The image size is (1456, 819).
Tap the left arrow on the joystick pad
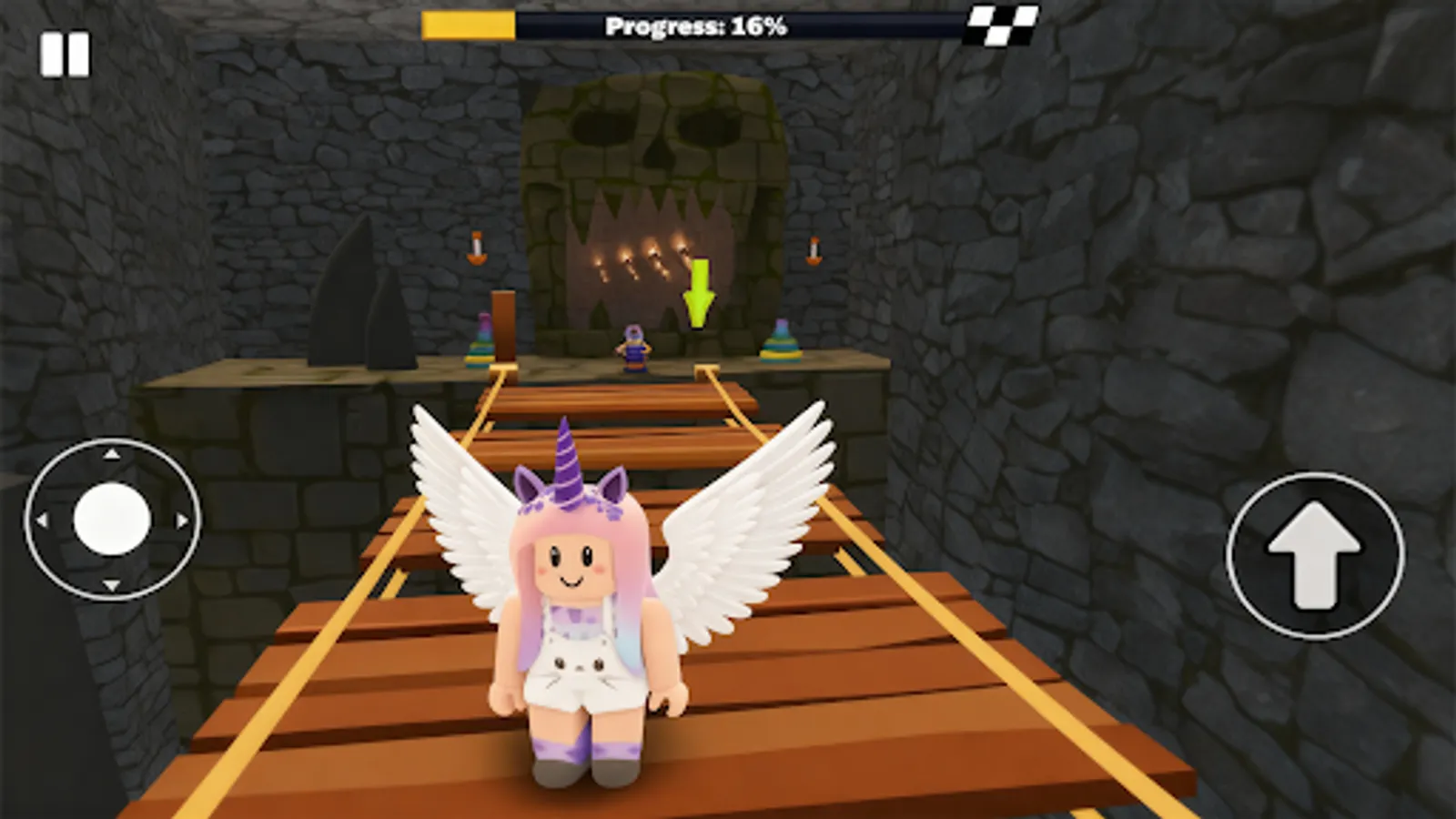click(44, 519)
